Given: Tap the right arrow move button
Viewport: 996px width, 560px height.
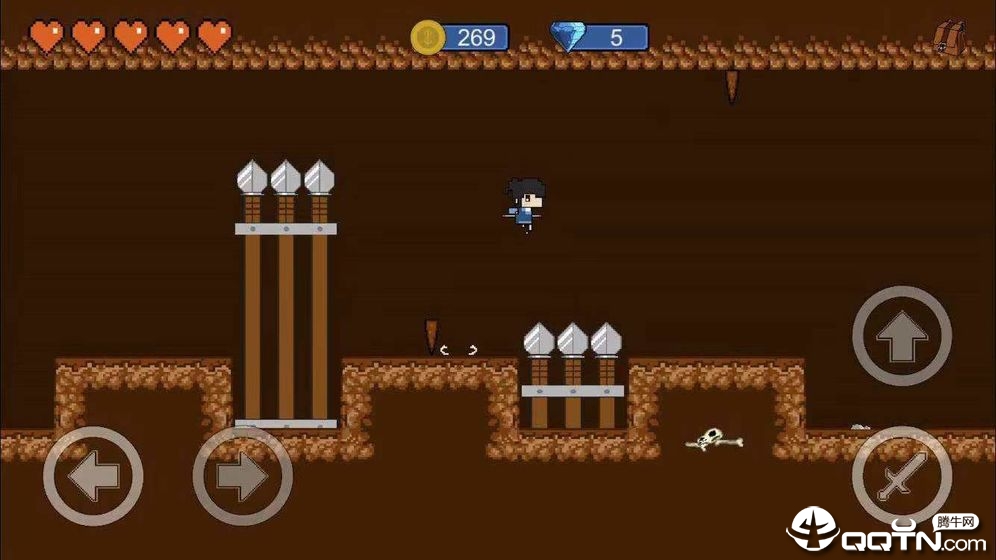Looking at the screenshot, I should pos(242,477).
